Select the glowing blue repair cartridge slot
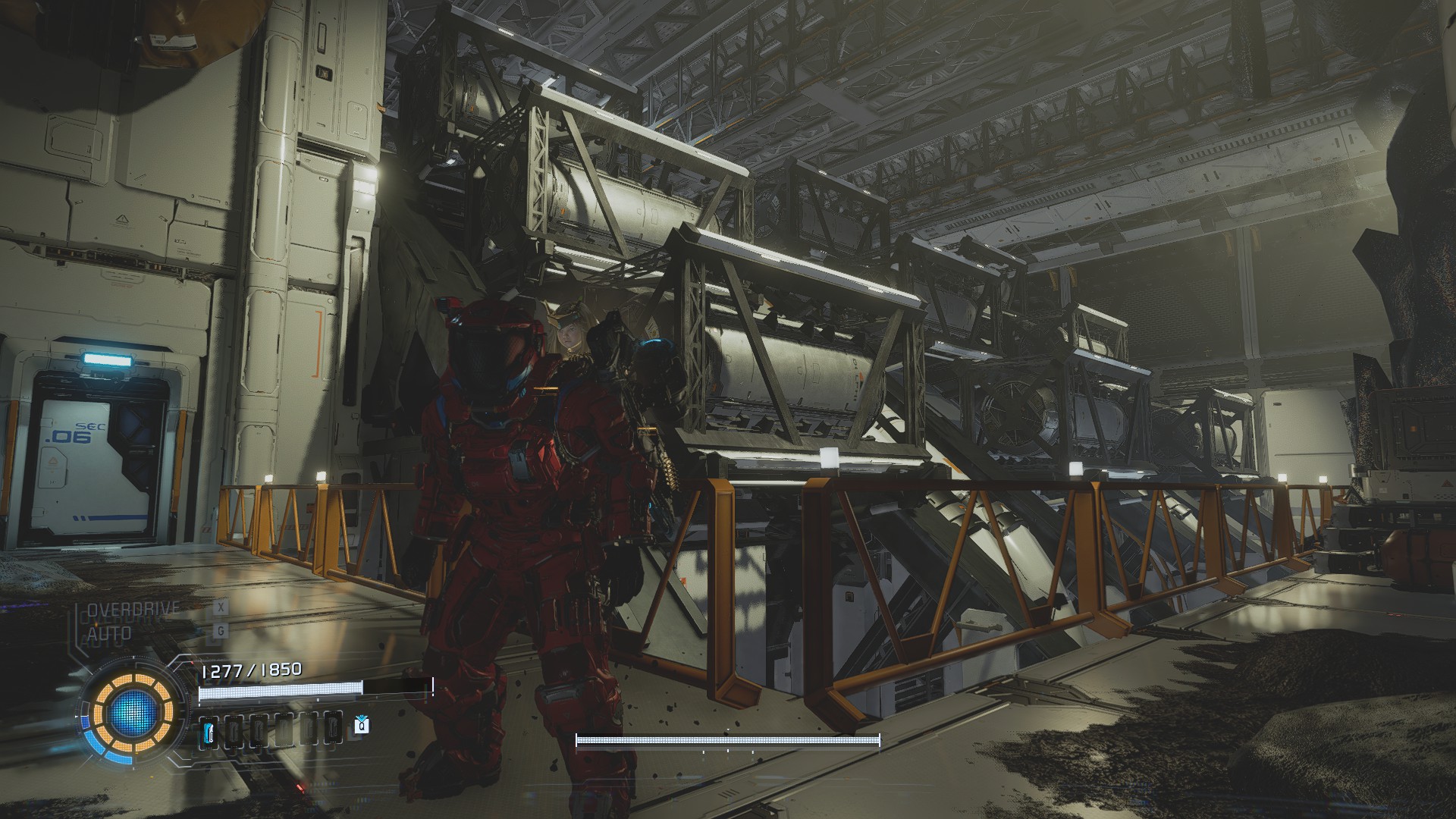This screenshot has height=819, width=1456. [x=209, y=732]
